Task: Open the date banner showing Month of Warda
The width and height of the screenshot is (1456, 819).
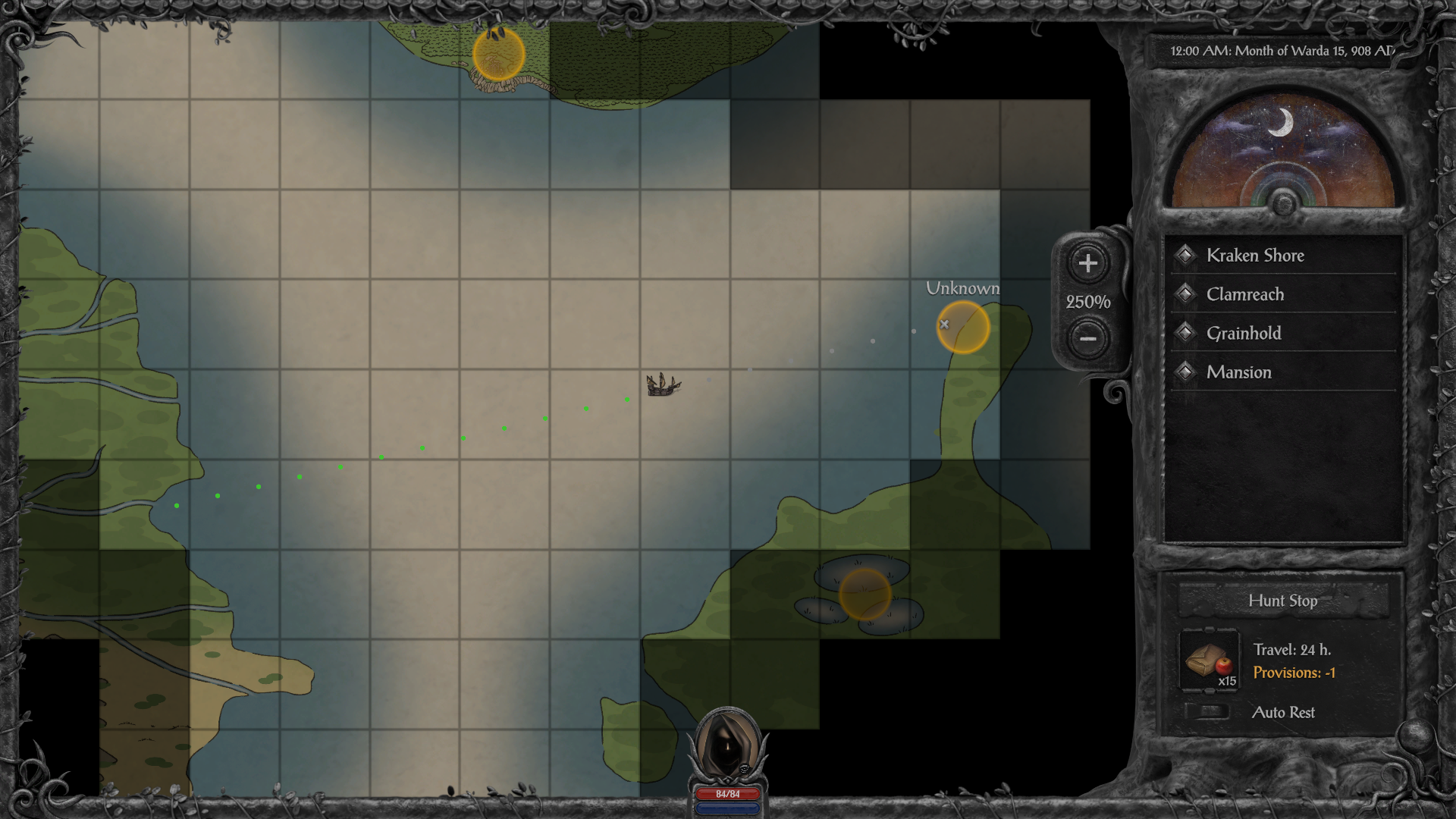Action: pyautogui.click(x=1282, y=53)
